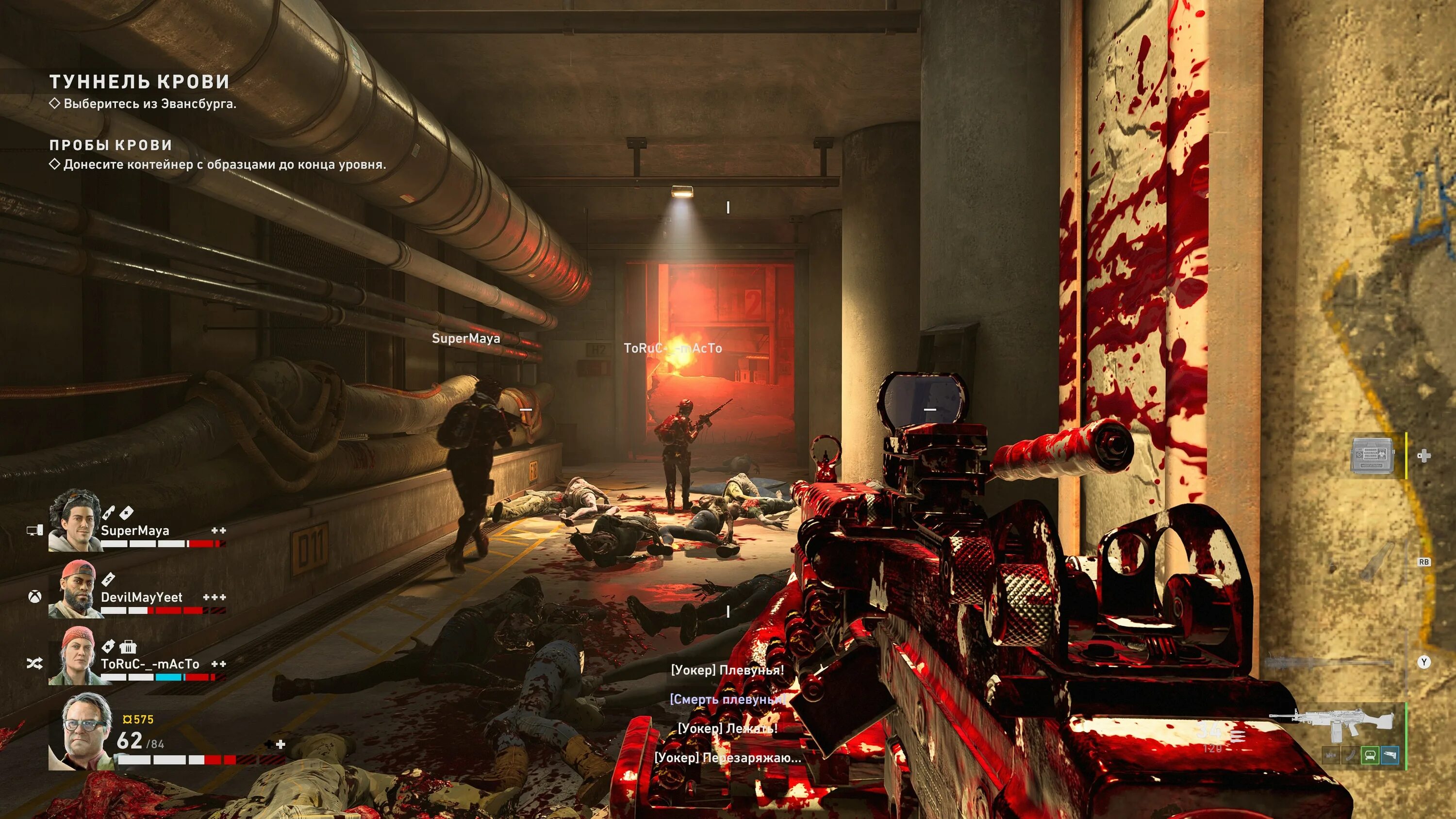Click the "Туннель крови" objective title
Image resolution: width=1456 pixels, height=819 pixels.
pyautogui.click(x=139, y=82)
